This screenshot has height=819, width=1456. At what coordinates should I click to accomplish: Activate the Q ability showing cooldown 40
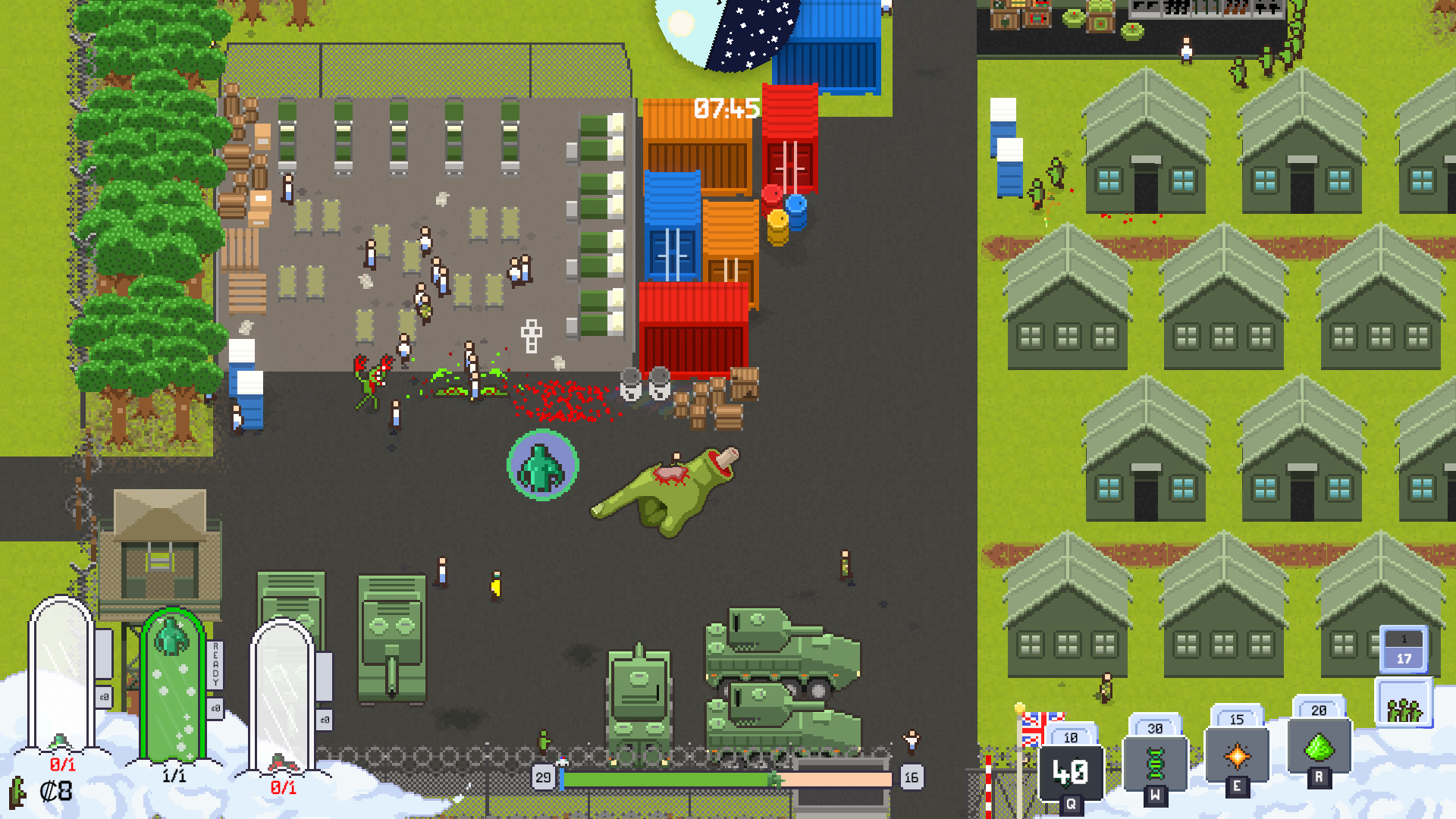coord(1070,773)
